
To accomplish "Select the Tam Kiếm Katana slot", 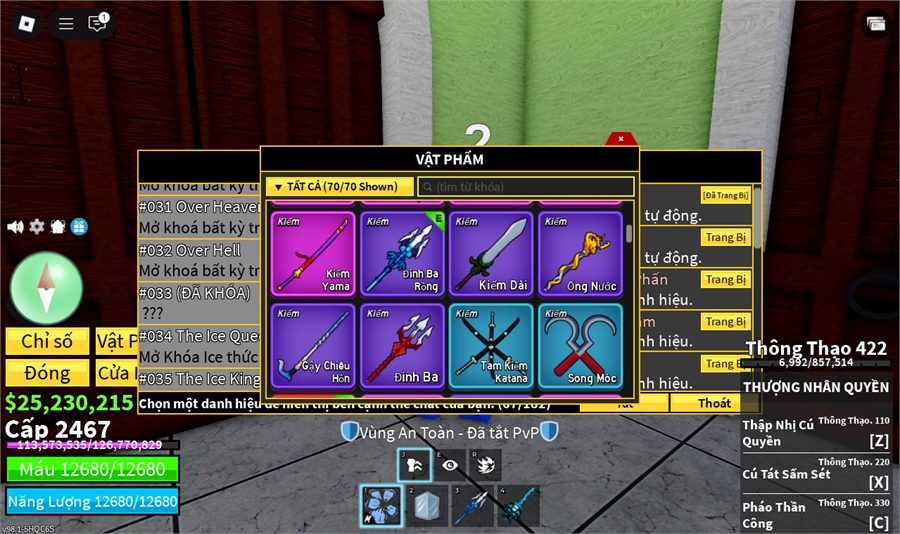I will pos(491,346).
